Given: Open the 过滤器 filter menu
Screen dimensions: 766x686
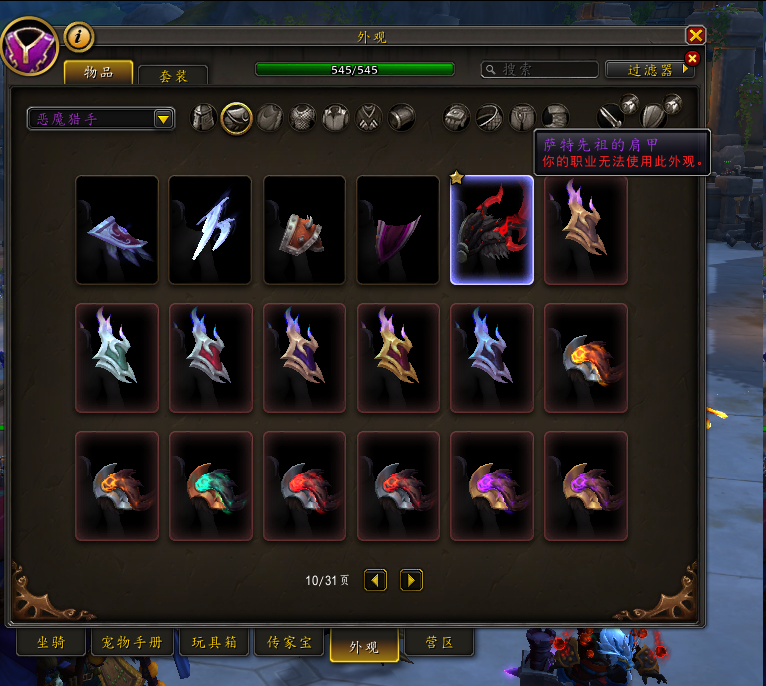Looking at the screenshot, I should coord(652,70).
